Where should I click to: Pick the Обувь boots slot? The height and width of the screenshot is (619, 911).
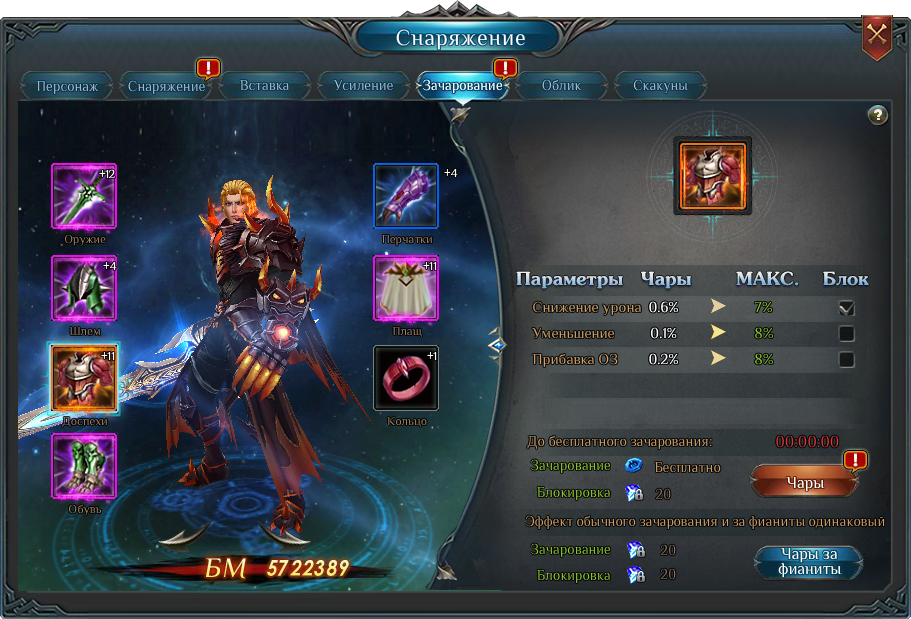coord(84,466)
